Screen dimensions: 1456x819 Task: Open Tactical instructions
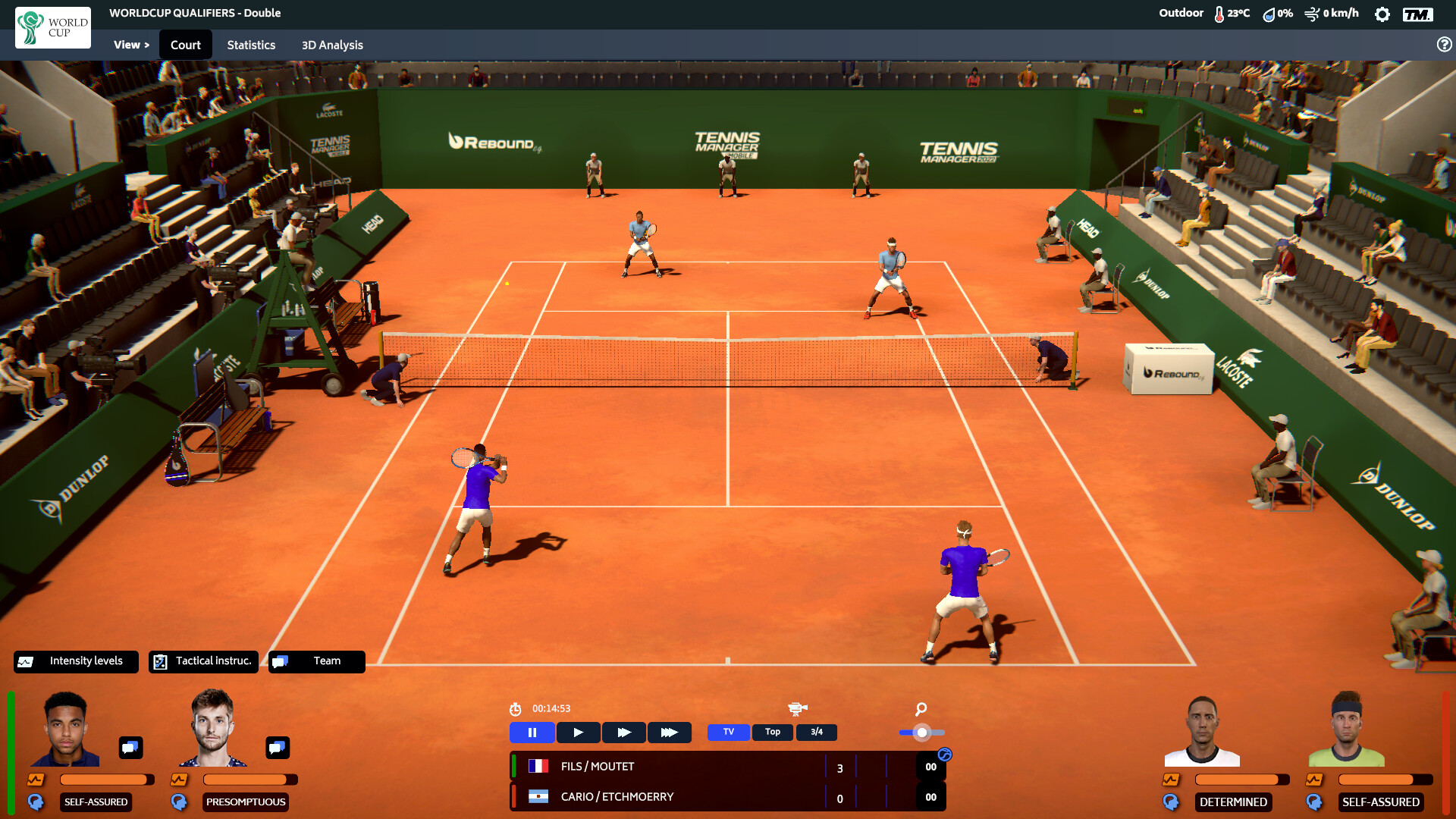(x=203, y=661)
